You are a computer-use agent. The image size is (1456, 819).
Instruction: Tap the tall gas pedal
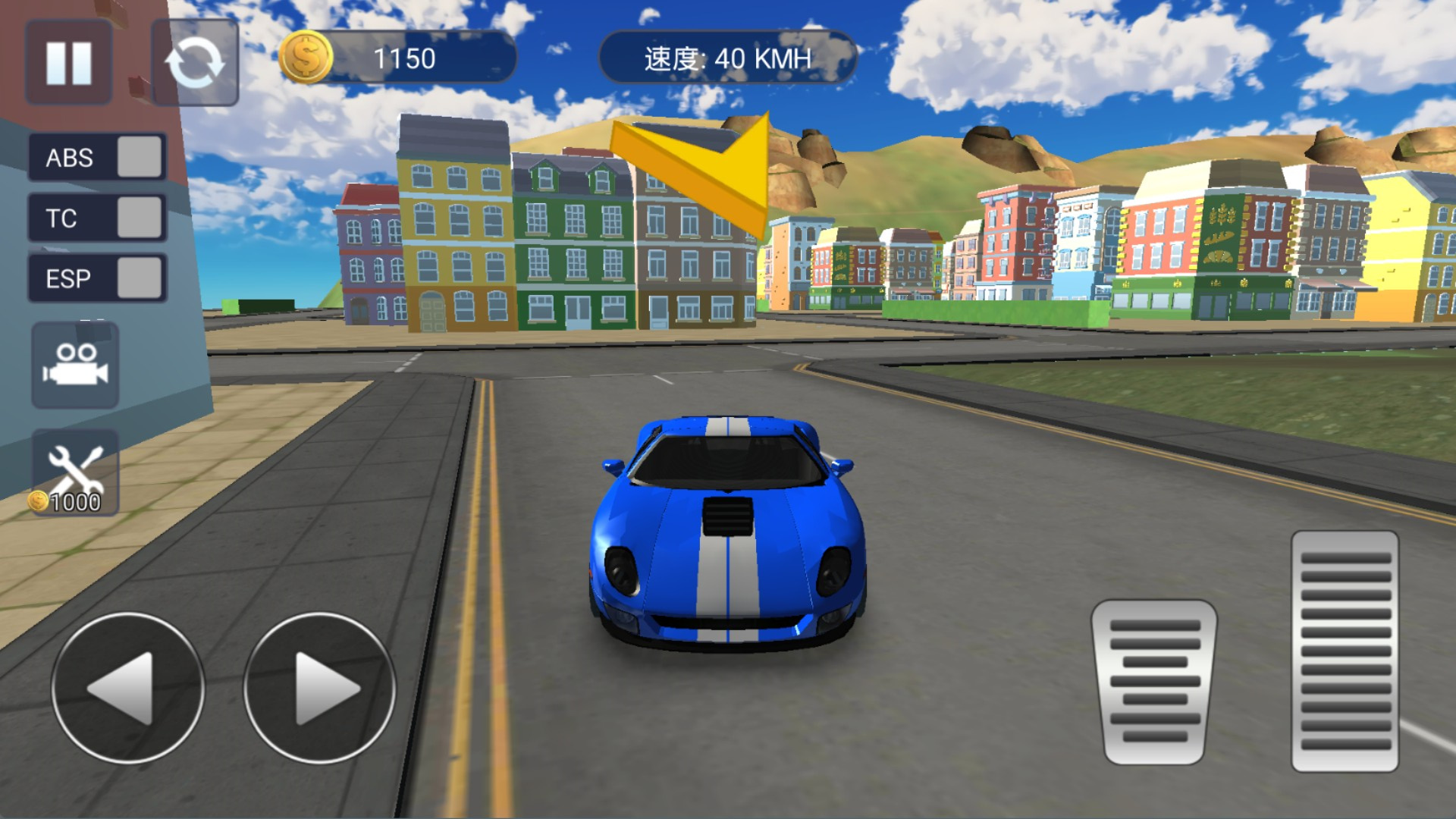[1345, 651]
